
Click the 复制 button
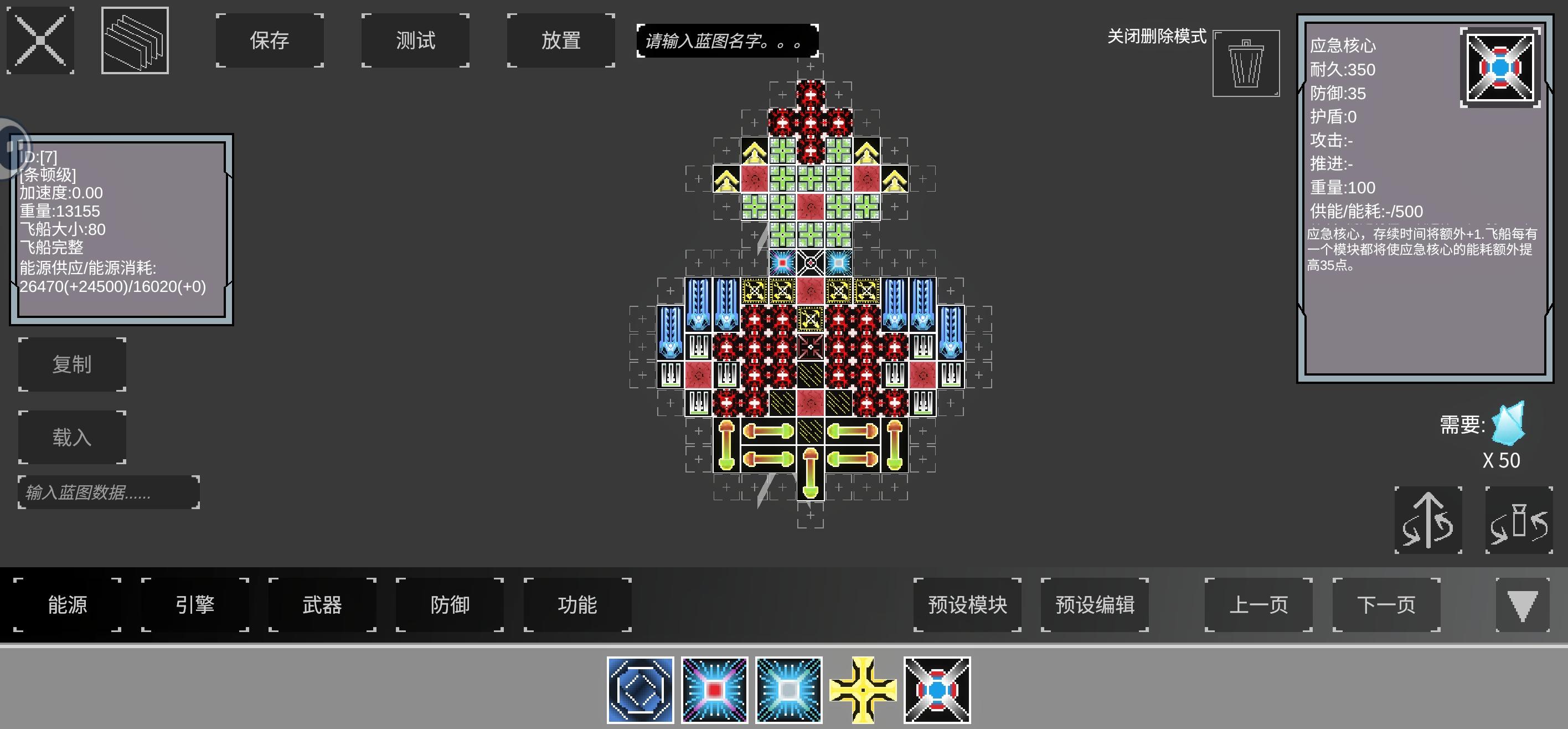coord(72,364)
